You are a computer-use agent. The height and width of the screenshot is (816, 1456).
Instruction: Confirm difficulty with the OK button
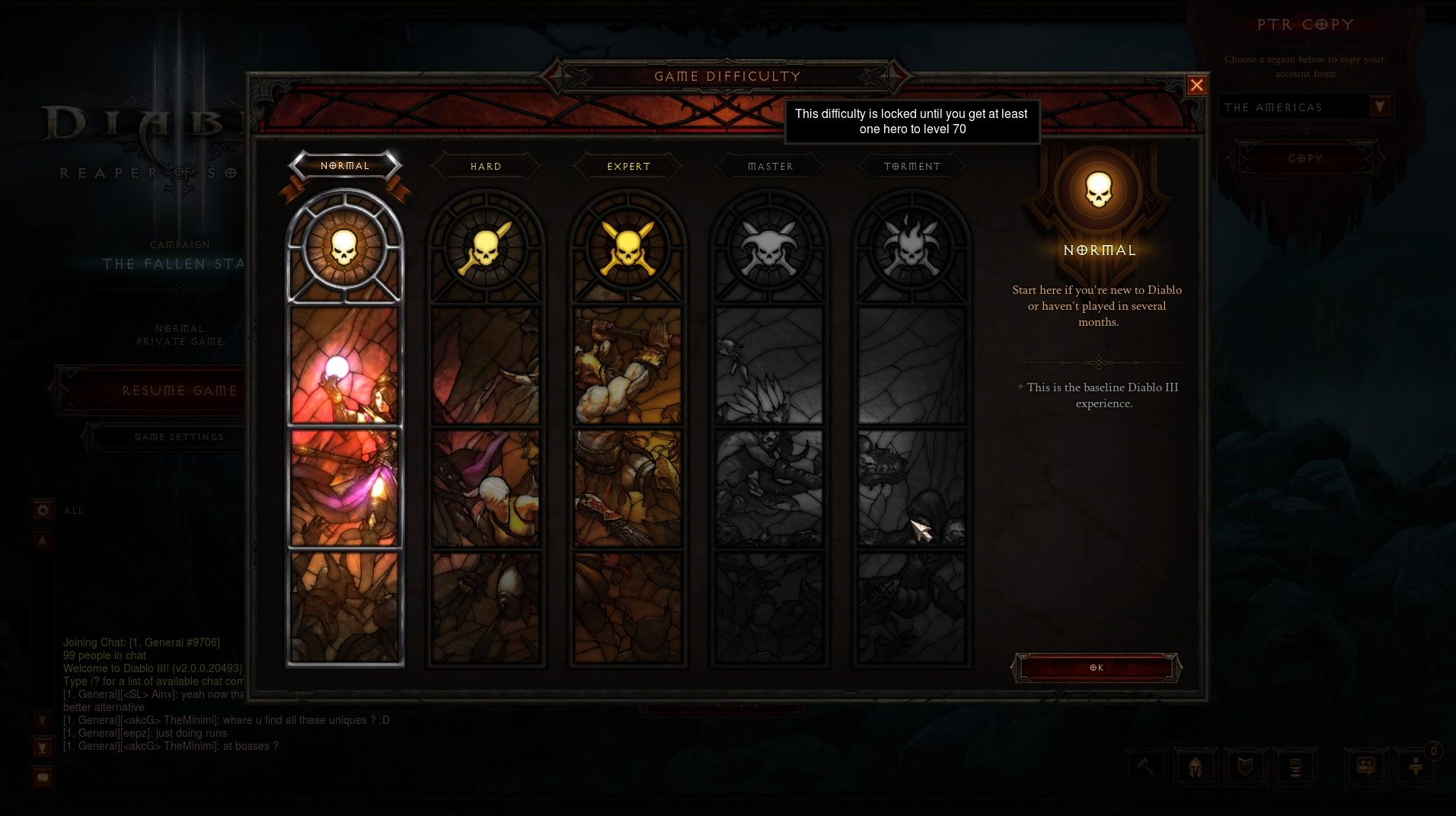(1097, 668)
